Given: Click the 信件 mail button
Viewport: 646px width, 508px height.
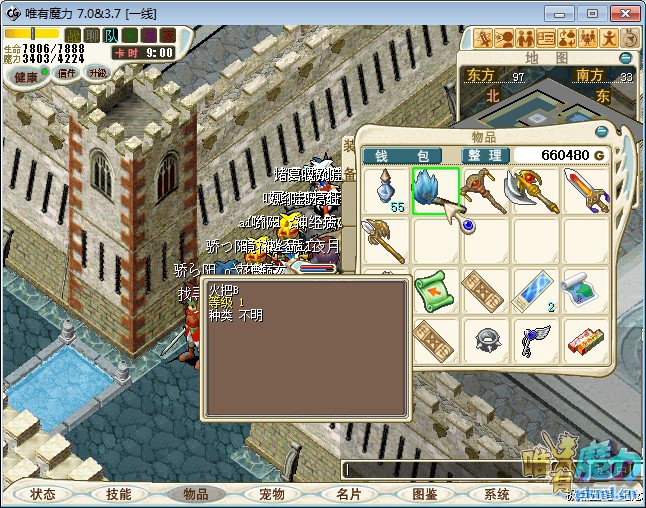Looking at the screenshot, I should point(67,73).
